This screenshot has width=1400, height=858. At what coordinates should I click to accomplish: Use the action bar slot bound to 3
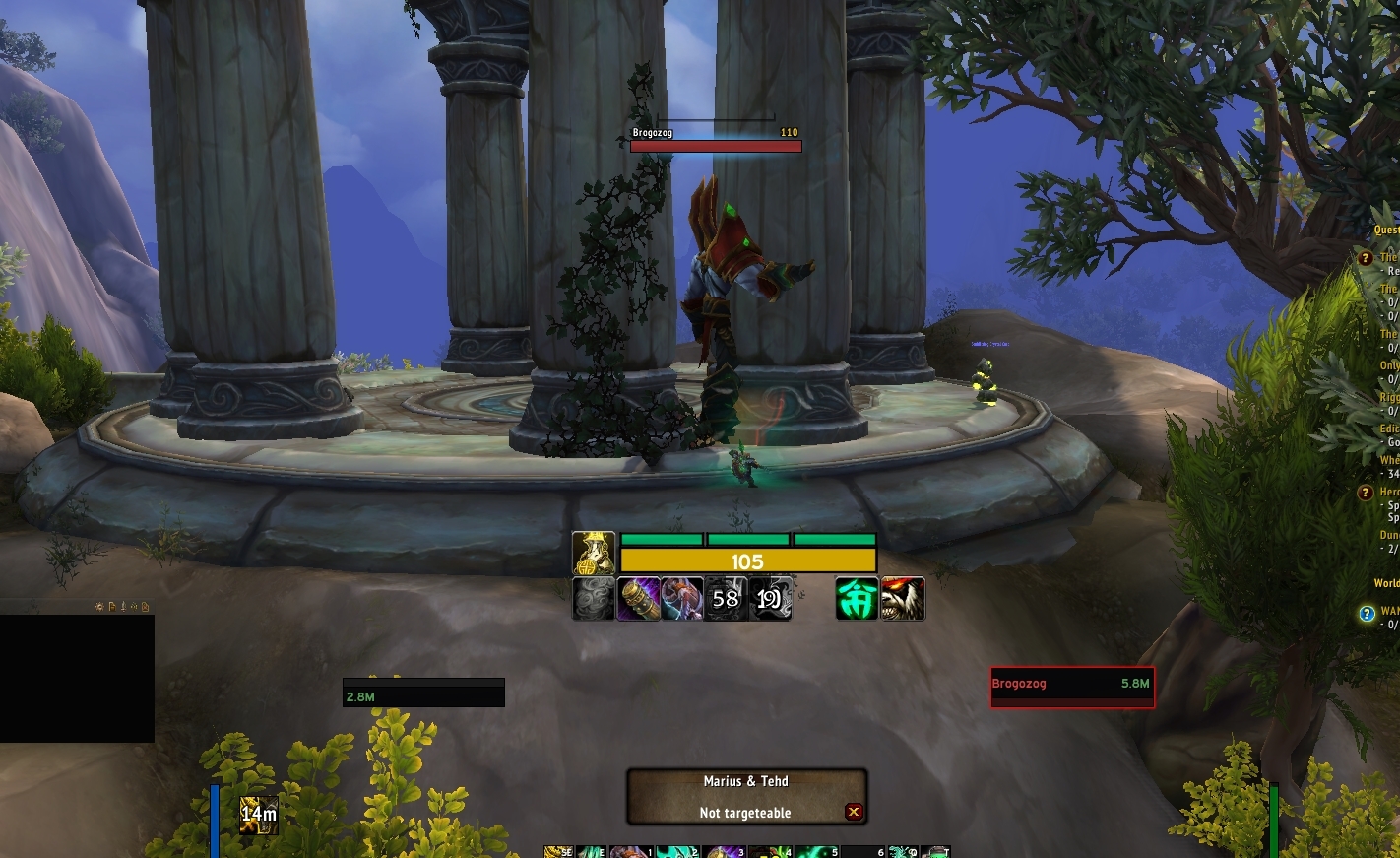724,852
